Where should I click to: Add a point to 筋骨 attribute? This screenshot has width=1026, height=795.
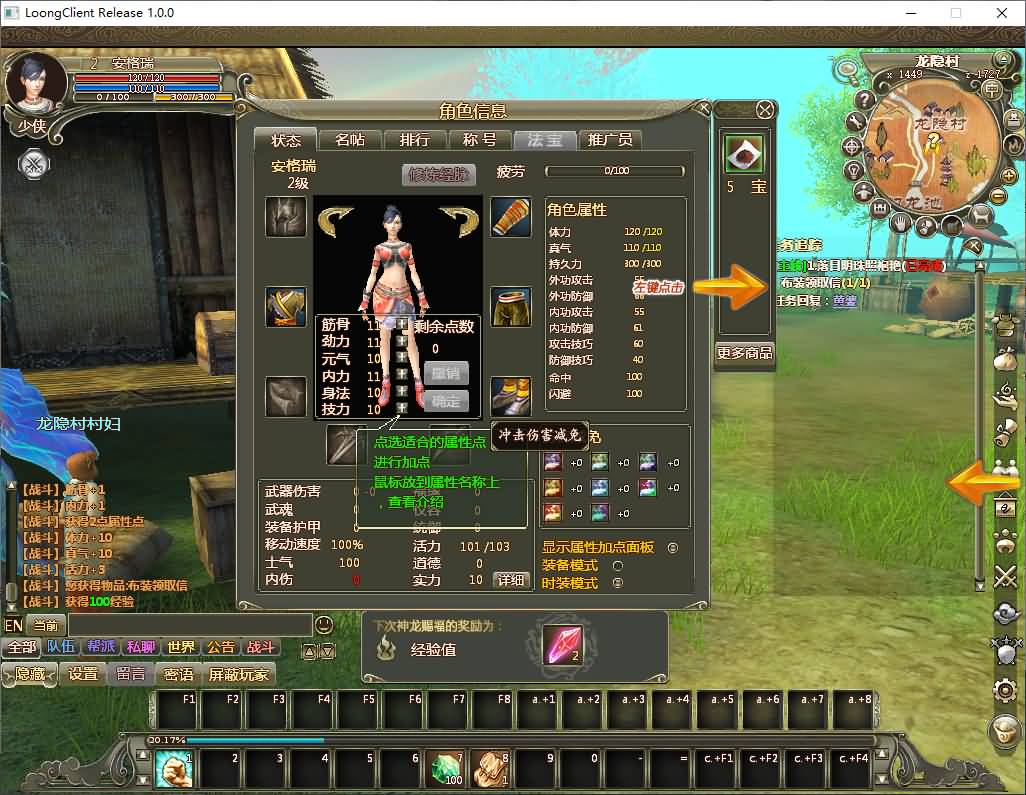pyautogui.click(x=402, y=325)
